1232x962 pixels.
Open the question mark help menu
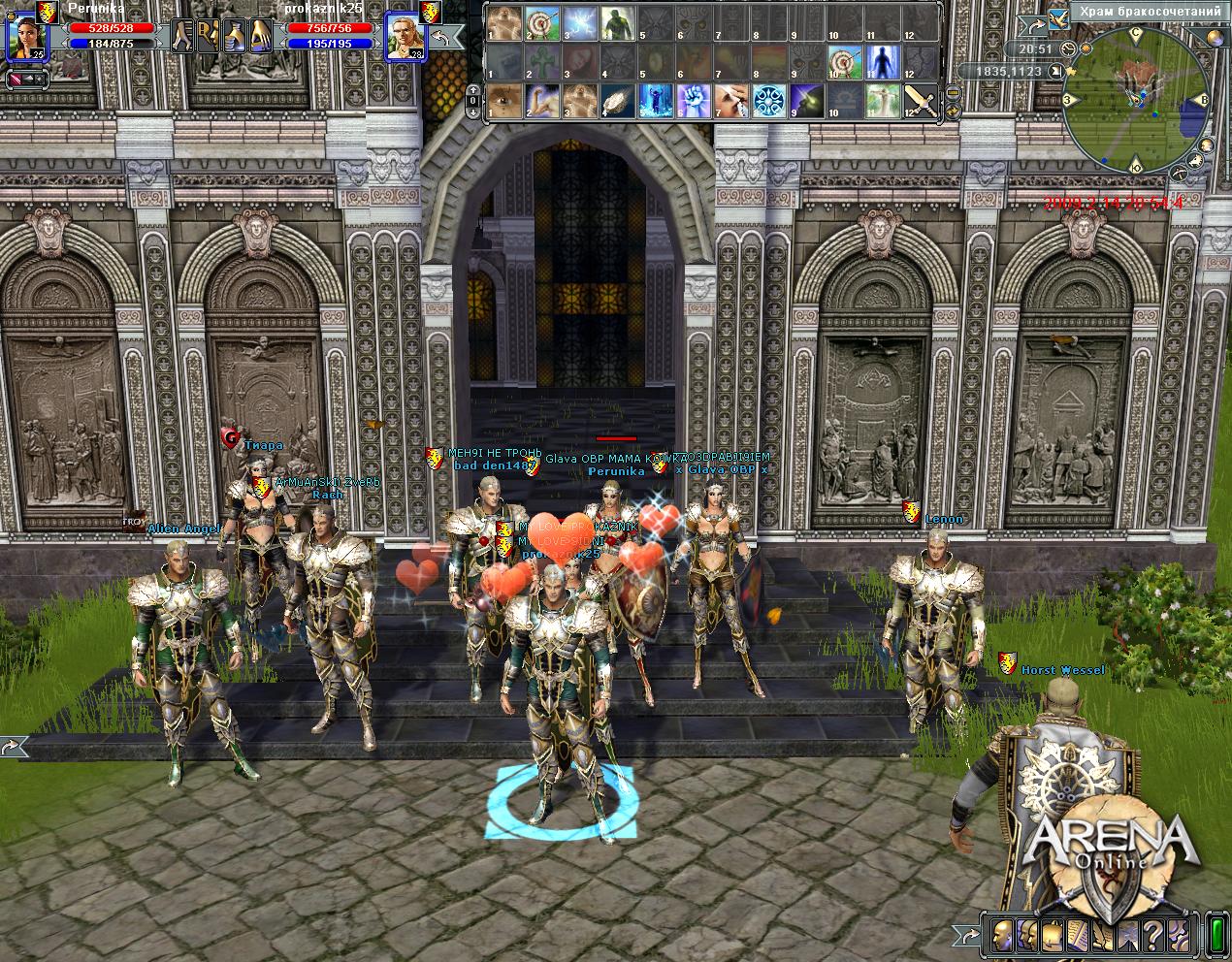tap(1153, 936)
